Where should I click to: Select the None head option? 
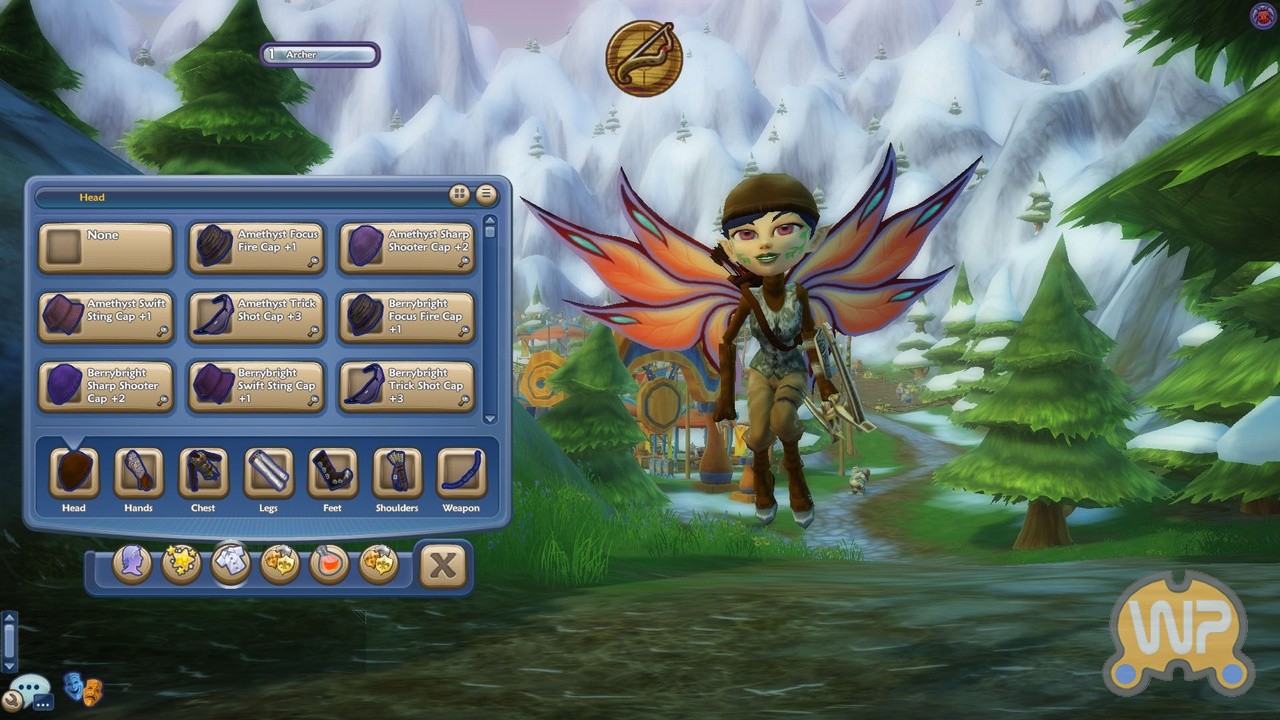click(106, 248)
